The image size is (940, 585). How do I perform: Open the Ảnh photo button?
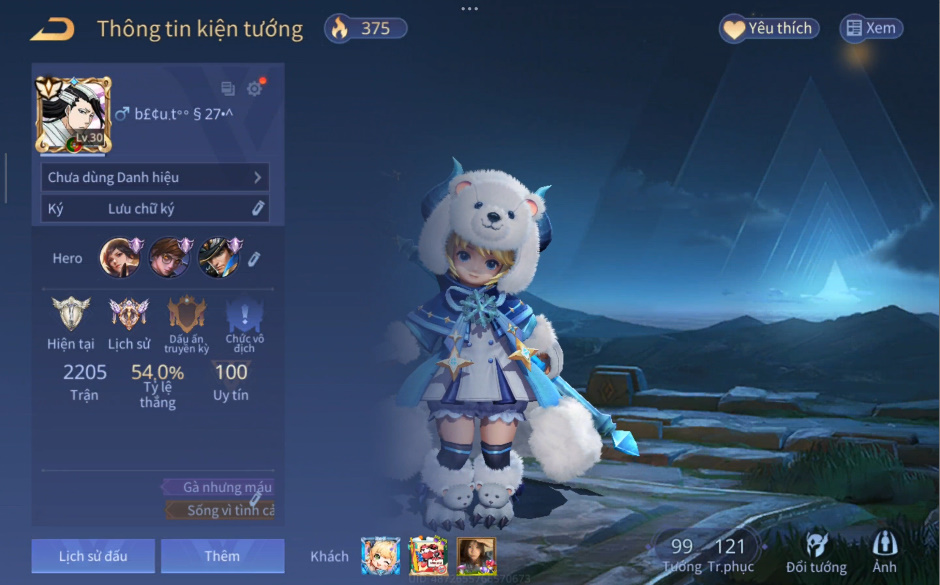(884, 552)
